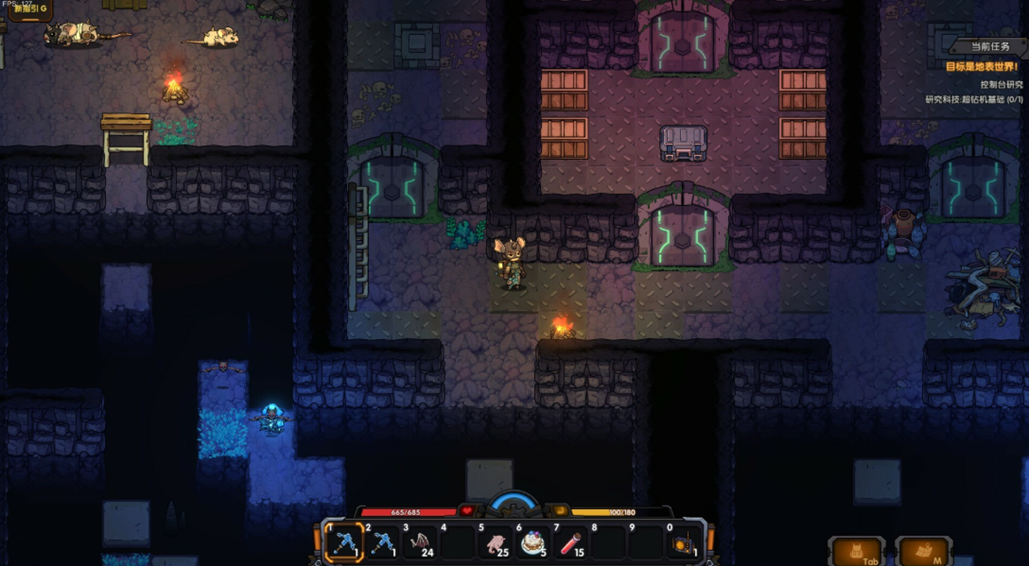Choose the bat wing item stack of 24
The image size is (1029, 566).
(x=421, y=544)
